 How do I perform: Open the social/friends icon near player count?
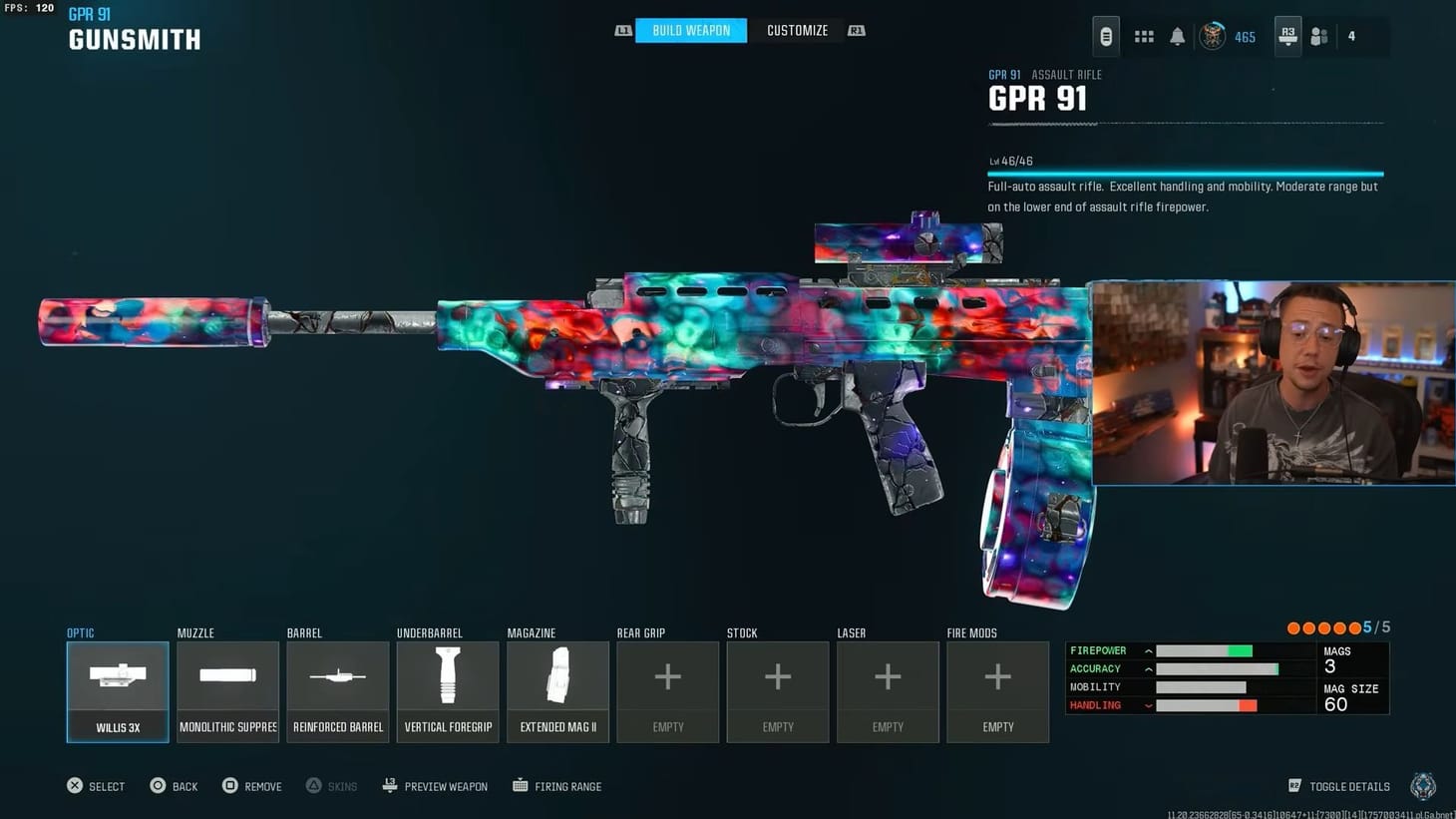pos(1318,36)
